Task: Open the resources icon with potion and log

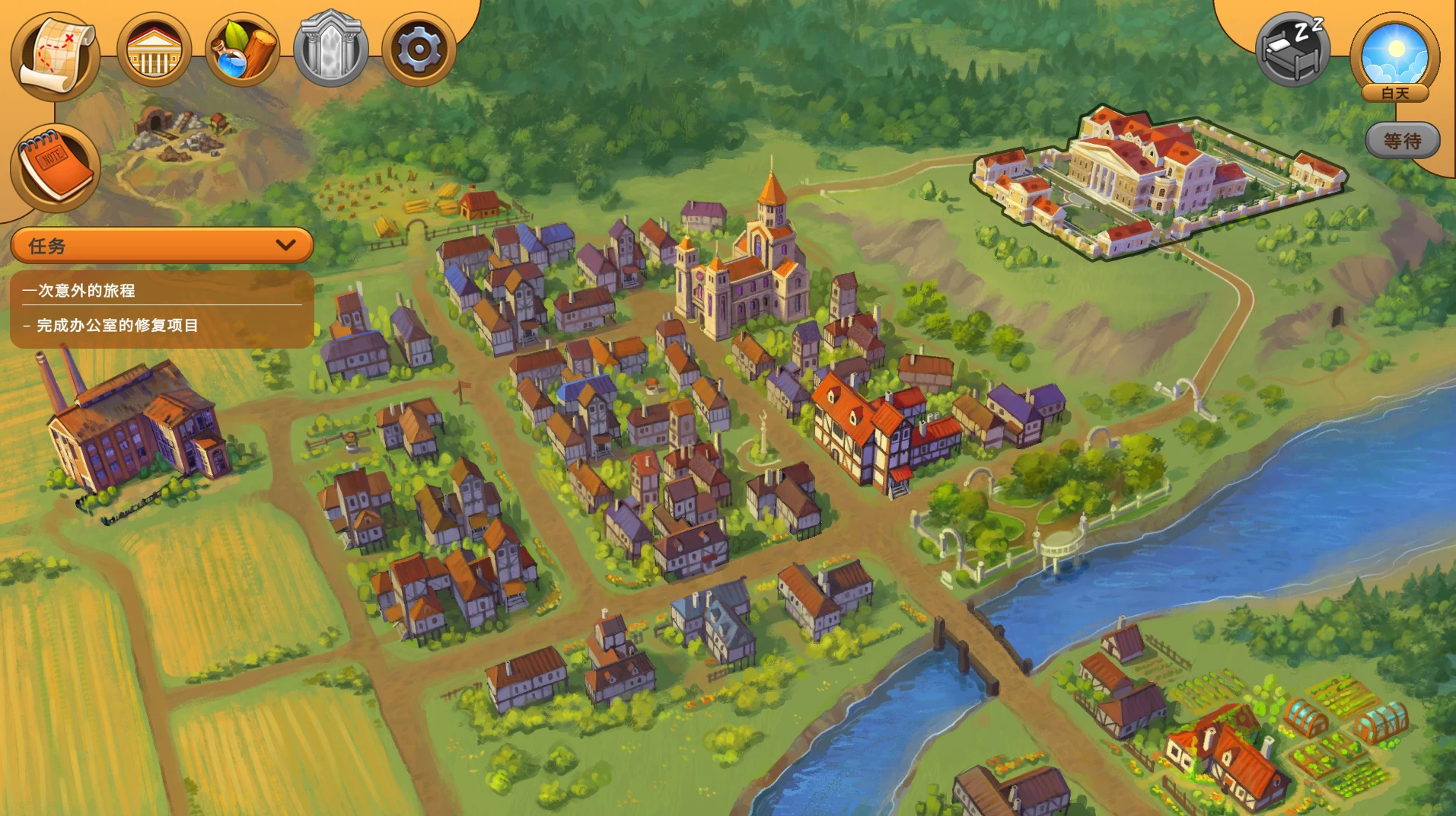Action: click(242, 51)
